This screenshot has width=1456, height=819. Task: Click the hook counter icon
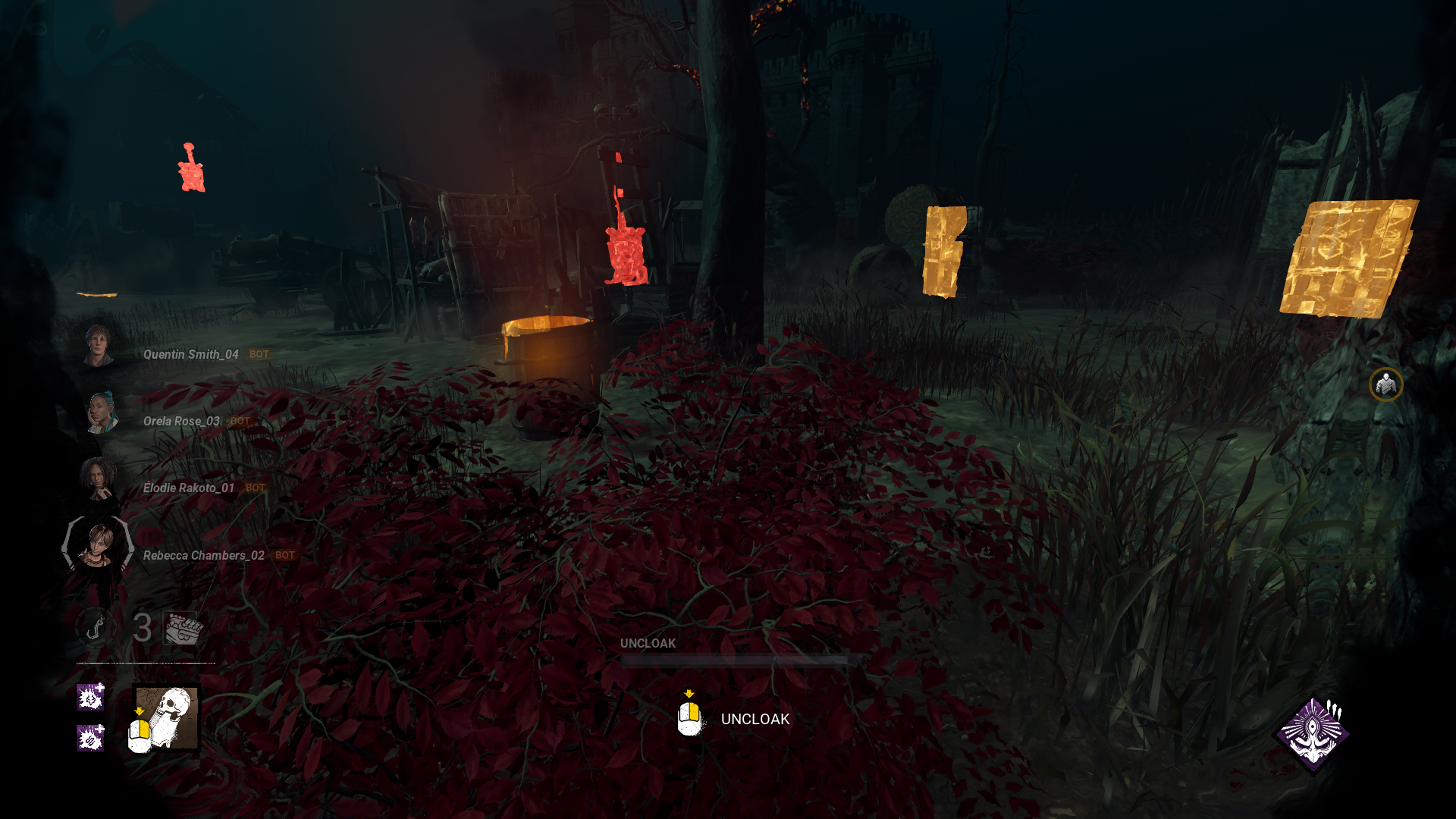(94, 626)
